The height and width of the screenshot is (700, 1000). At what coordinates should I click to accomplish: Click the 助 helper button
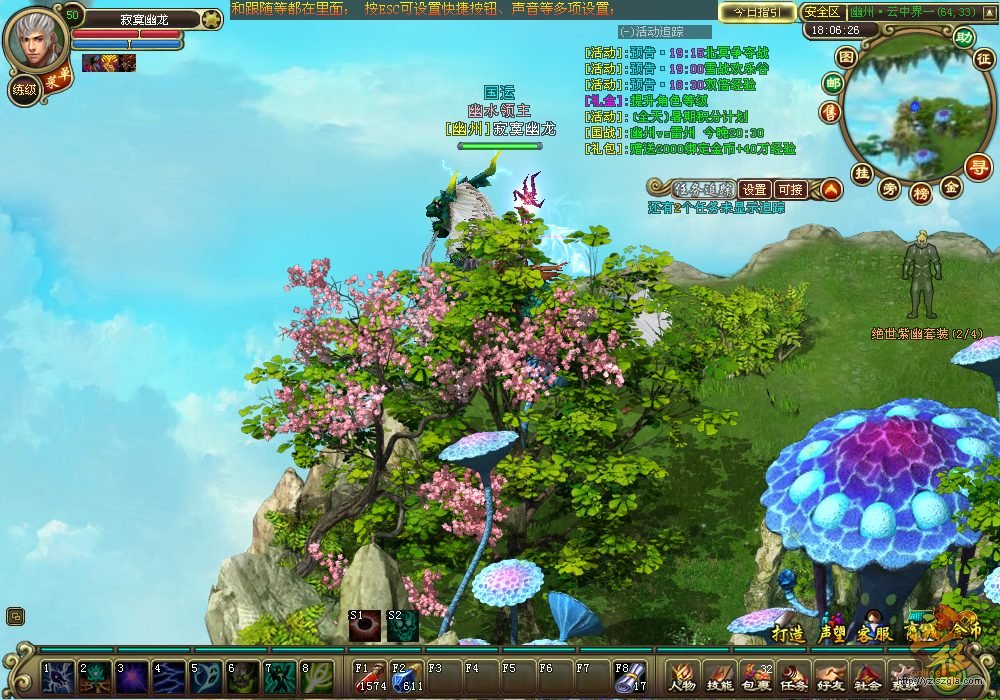(x=963, y=37)
